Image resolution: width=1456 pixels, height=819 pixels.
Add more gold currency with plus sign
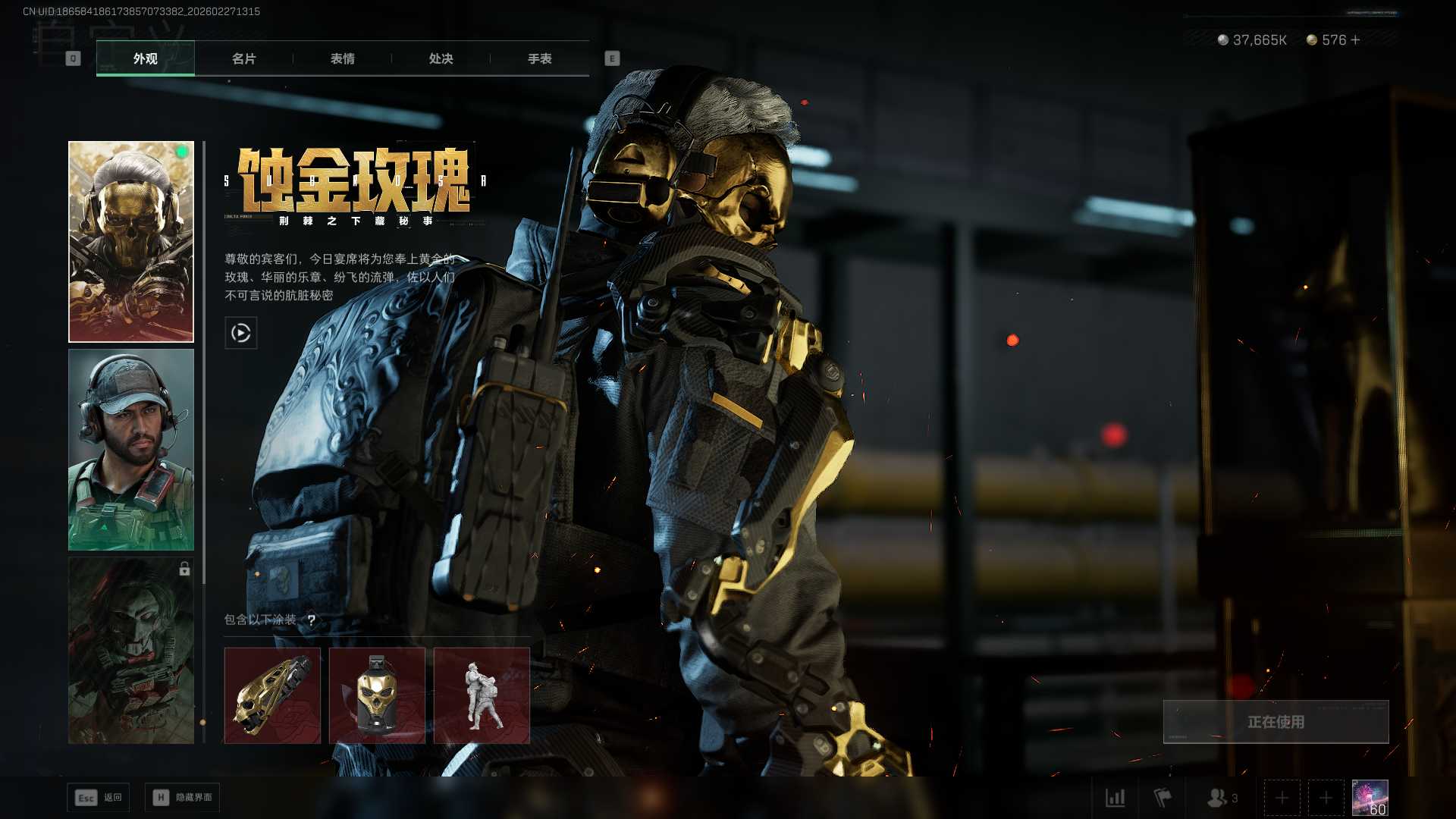pyautogui.click(x=1356, y=40)
